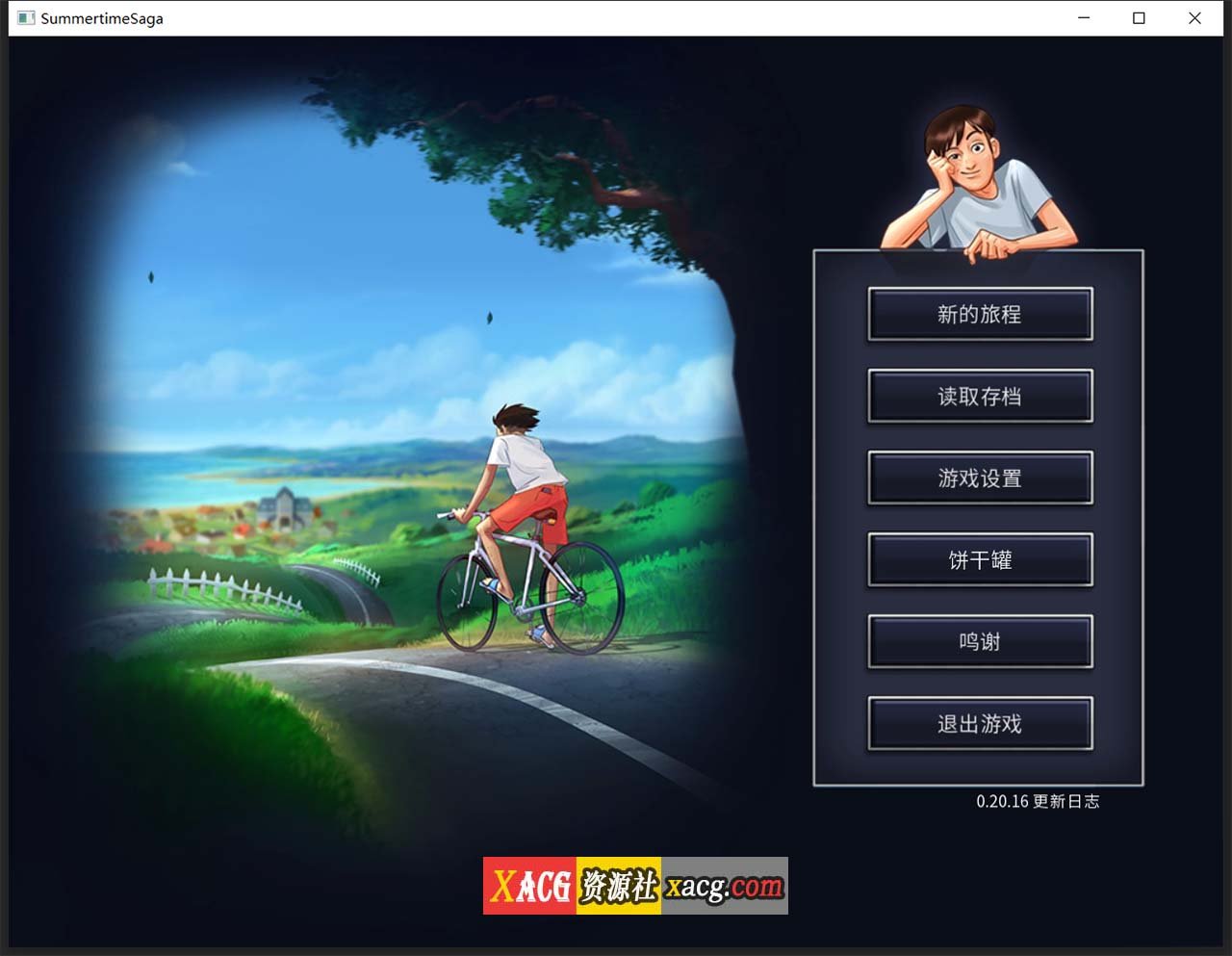This screenshot has height=956, width=1232.
Task: Minimize the SummertimeSaga window
Action: click(x=1084, y=17)
